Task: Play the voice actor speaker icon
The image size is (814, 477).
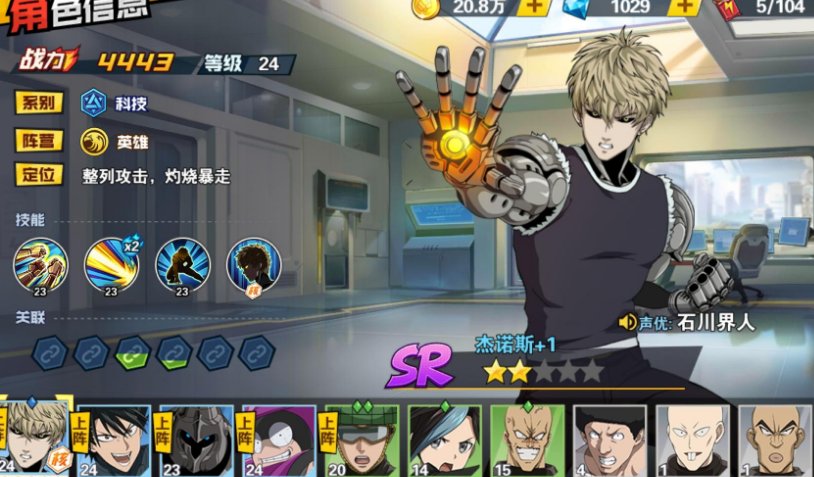Action: tap(628, 322)
